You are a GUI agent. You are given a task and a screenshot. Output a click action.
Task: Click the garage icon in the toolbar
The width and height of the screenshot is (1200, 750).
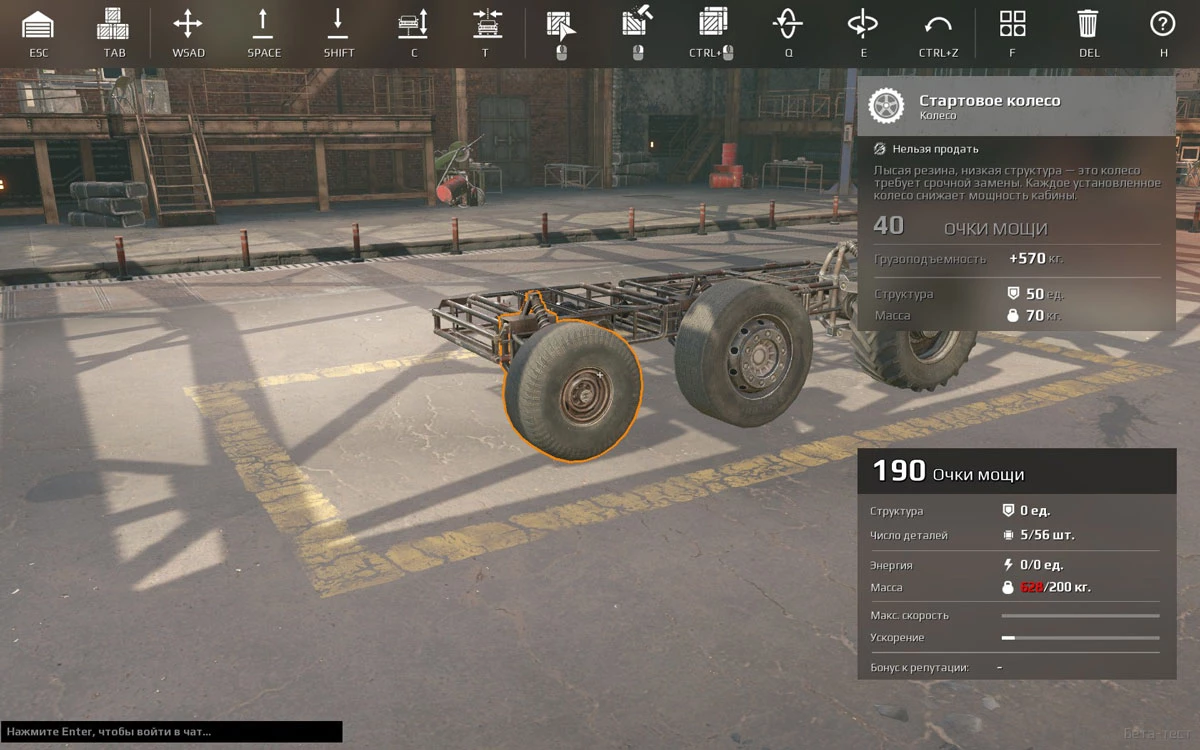(x=38, y=24)
